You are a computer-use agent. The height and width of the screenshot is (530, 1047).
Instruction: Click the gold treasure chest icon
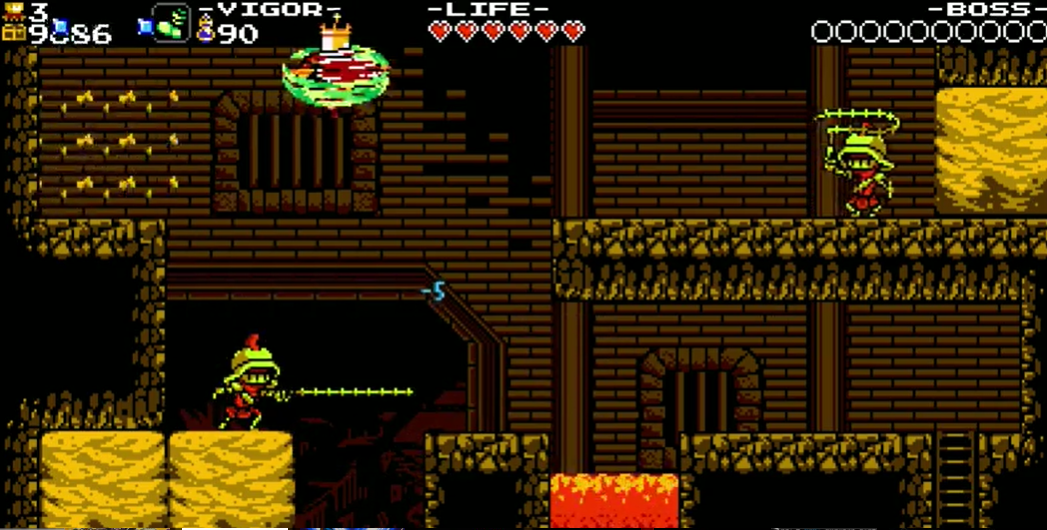click(x=13, y=33)
